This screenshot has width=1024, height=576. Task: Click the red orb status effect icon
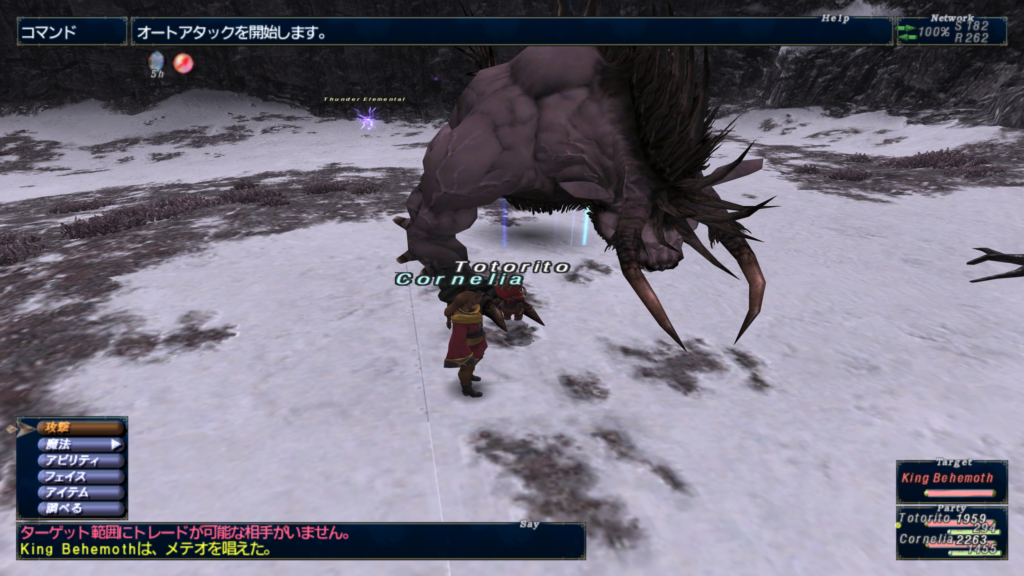(x=183, y=63)
